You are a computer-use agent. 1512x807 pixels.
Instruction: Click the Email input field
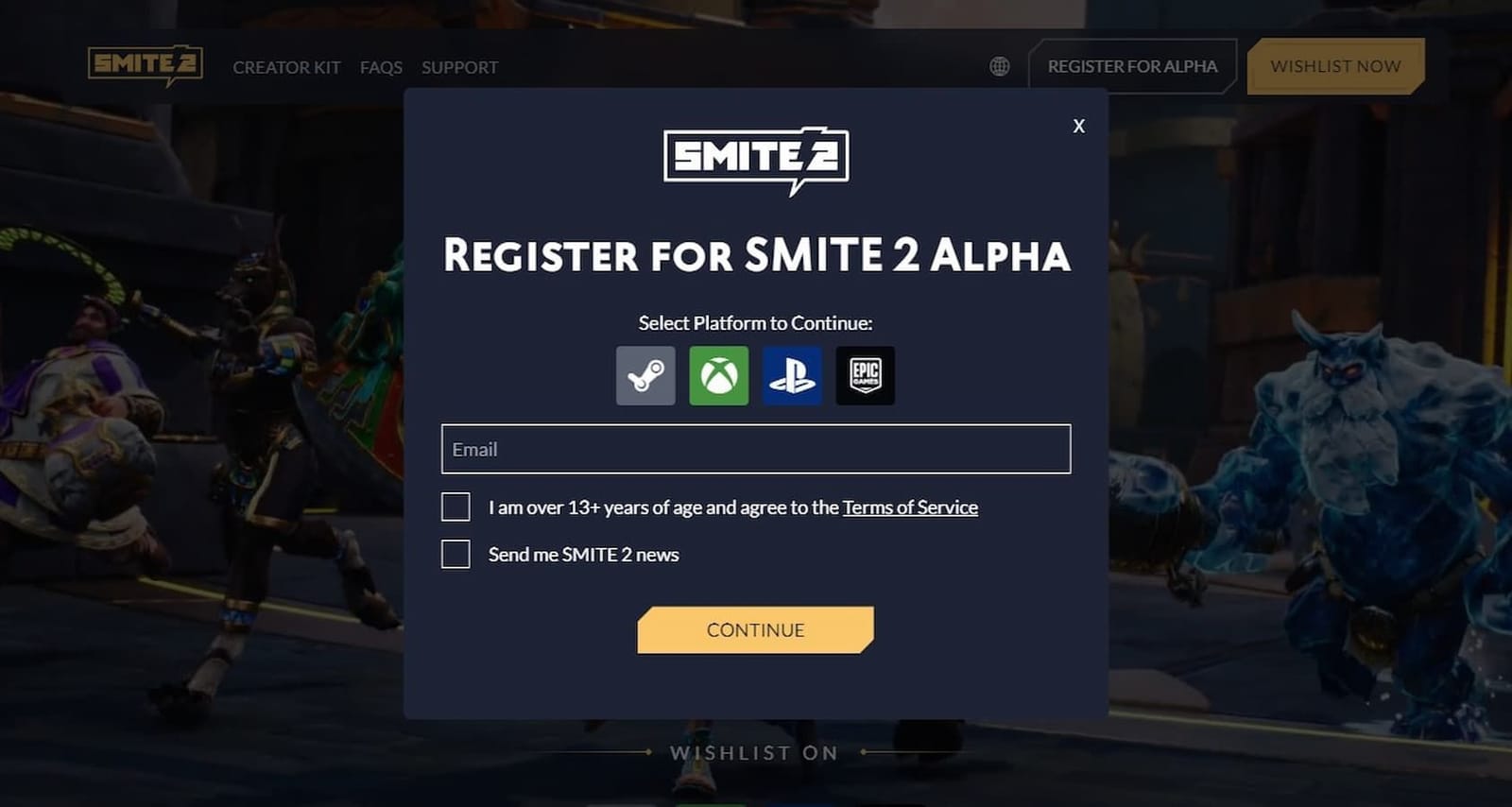coord(755,449)
